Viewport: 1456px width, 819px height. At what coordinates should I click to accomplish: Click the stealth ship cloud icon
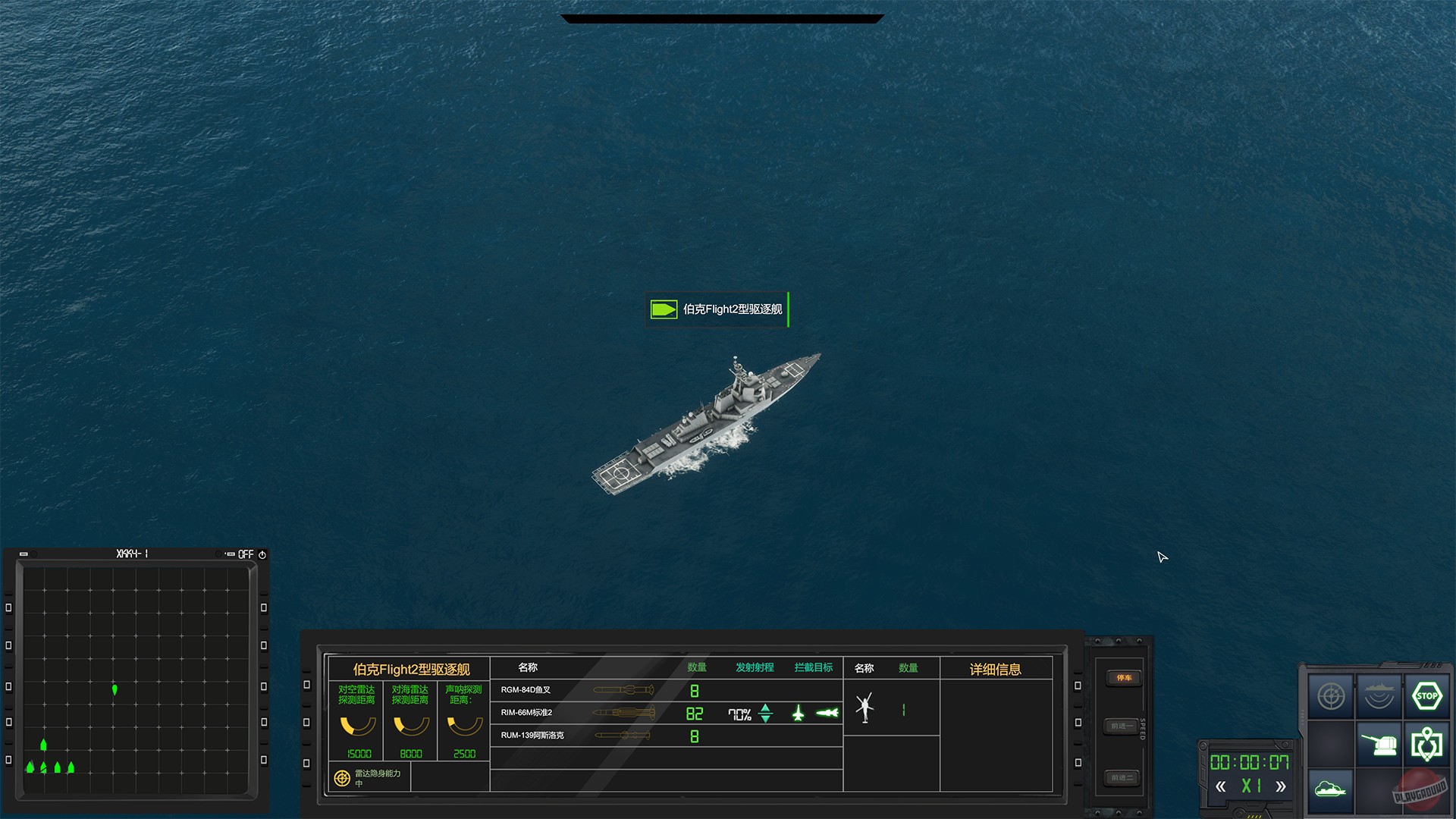coord(1331,789)
